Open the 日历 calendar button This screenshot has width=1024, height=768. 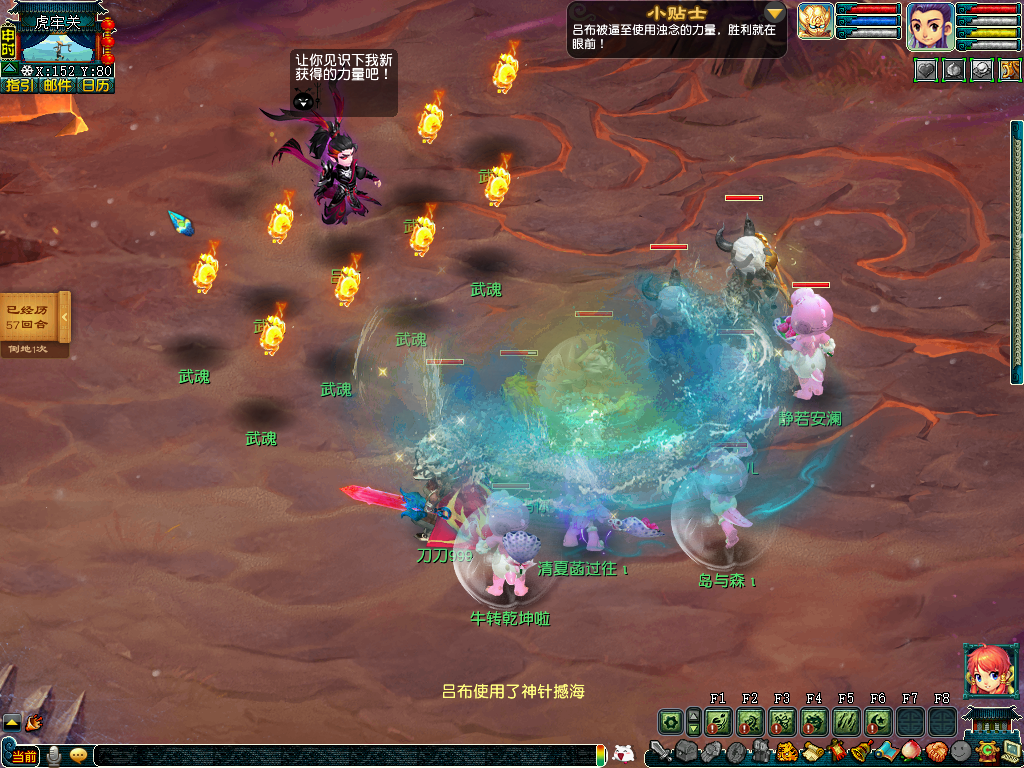click(96, 86)
